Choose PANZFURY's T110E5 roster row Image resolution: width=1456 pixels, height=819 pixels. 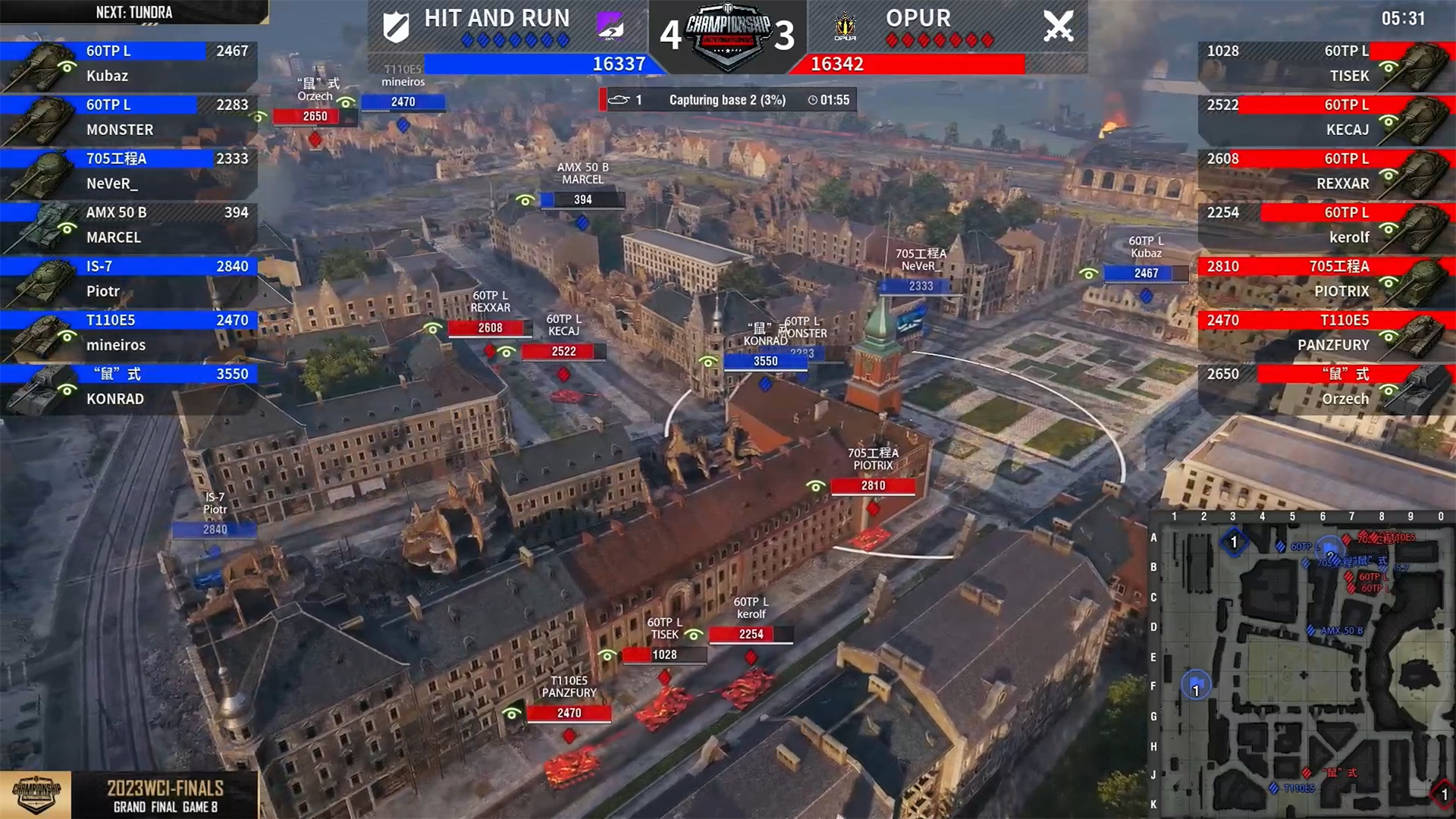click(1326, 333)
